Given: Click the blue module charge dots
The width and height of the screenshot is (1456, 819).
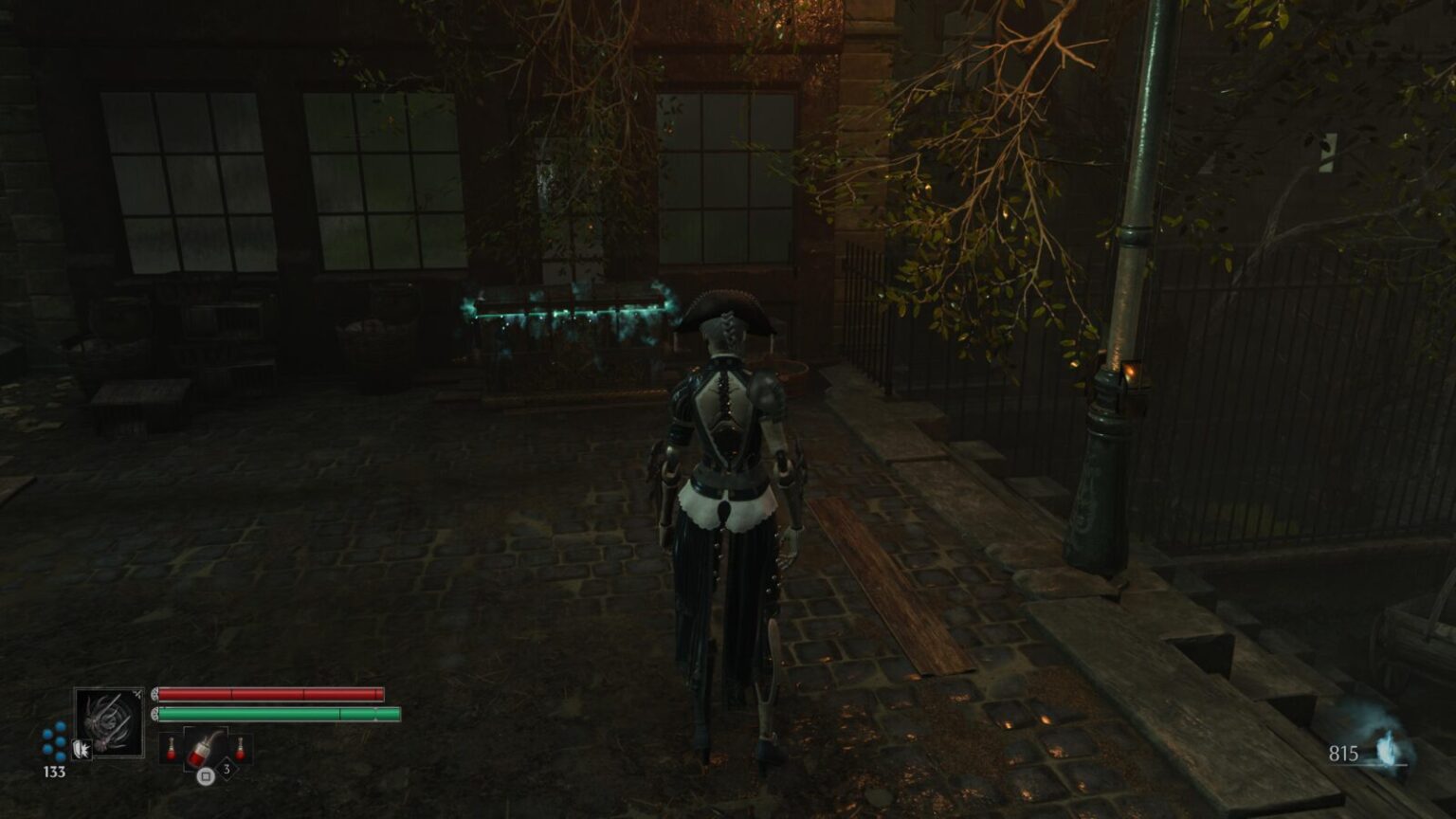Looking at the screenshot, I should [53, 742].
